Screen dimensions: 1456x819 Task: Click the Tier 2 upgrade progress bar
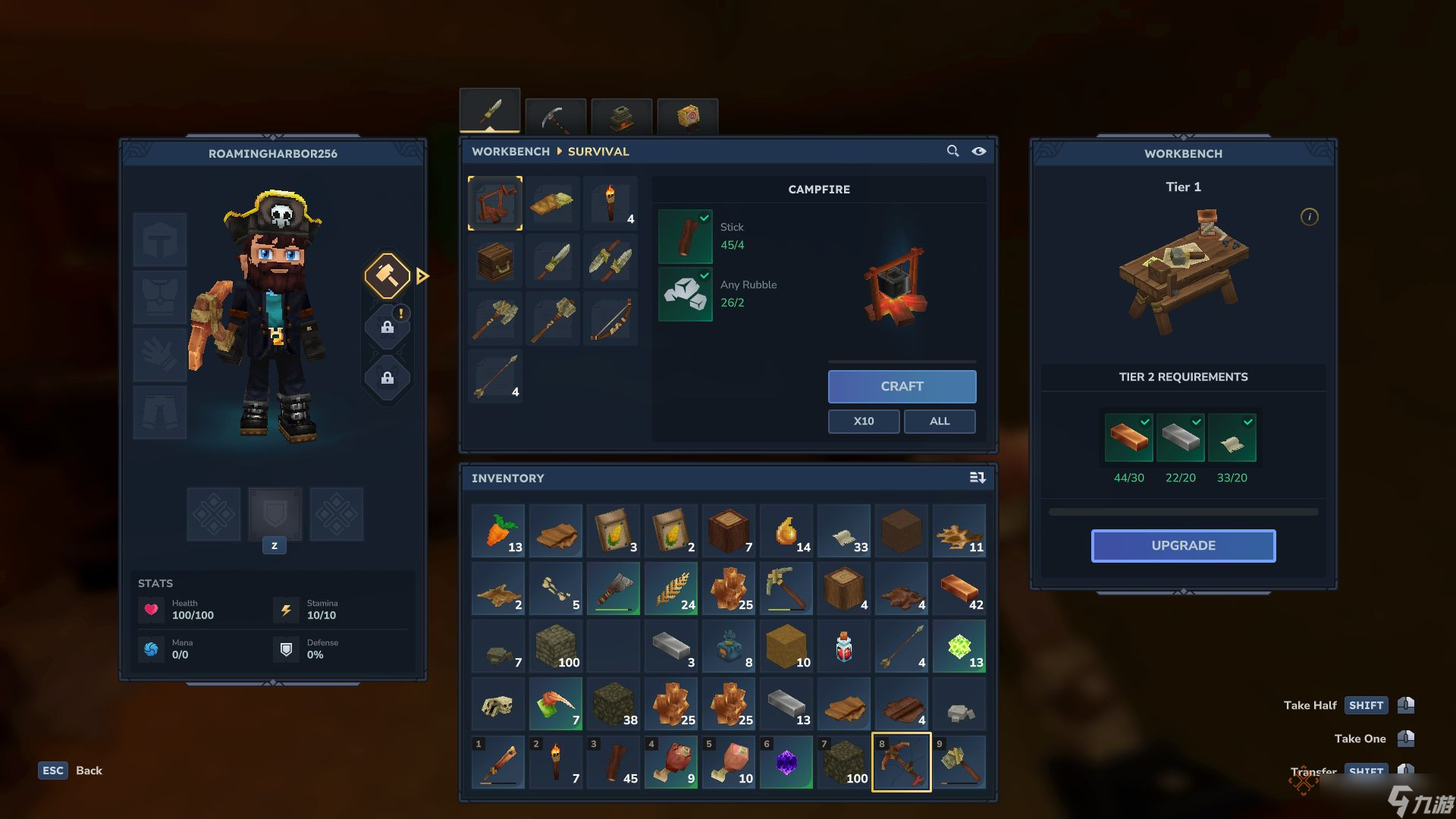[x=1182, y=511]
